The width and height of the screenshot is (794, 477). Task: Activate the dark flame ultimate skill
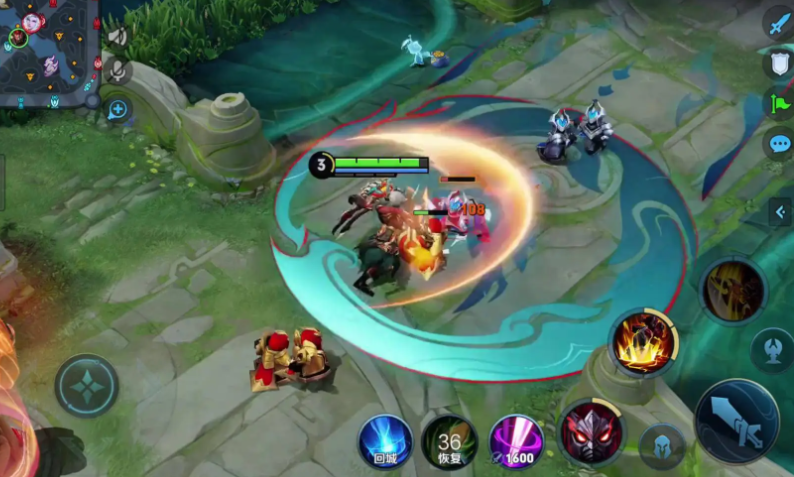(732, 290)
